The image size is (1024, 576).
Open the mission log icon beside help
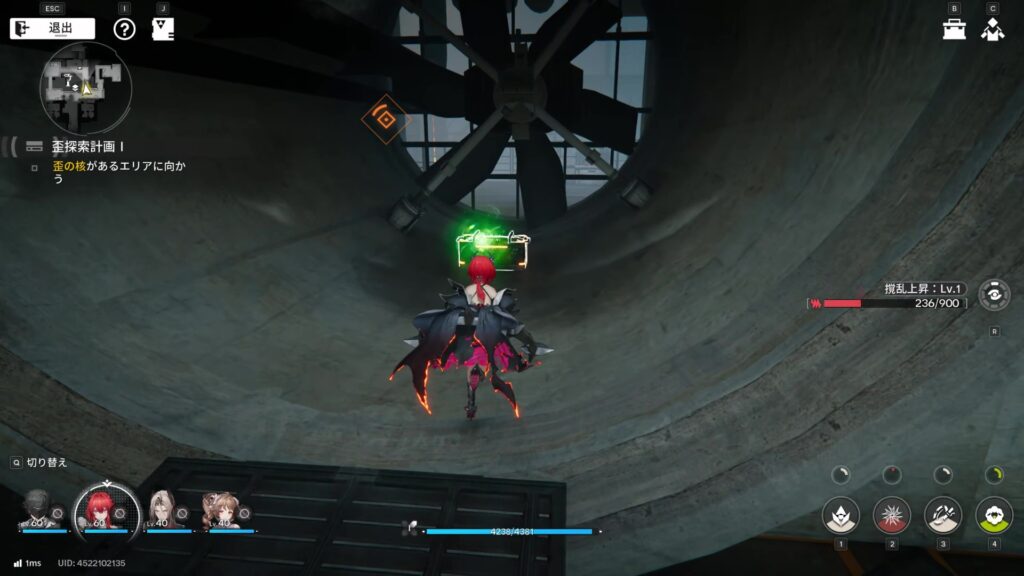(163, 28)
